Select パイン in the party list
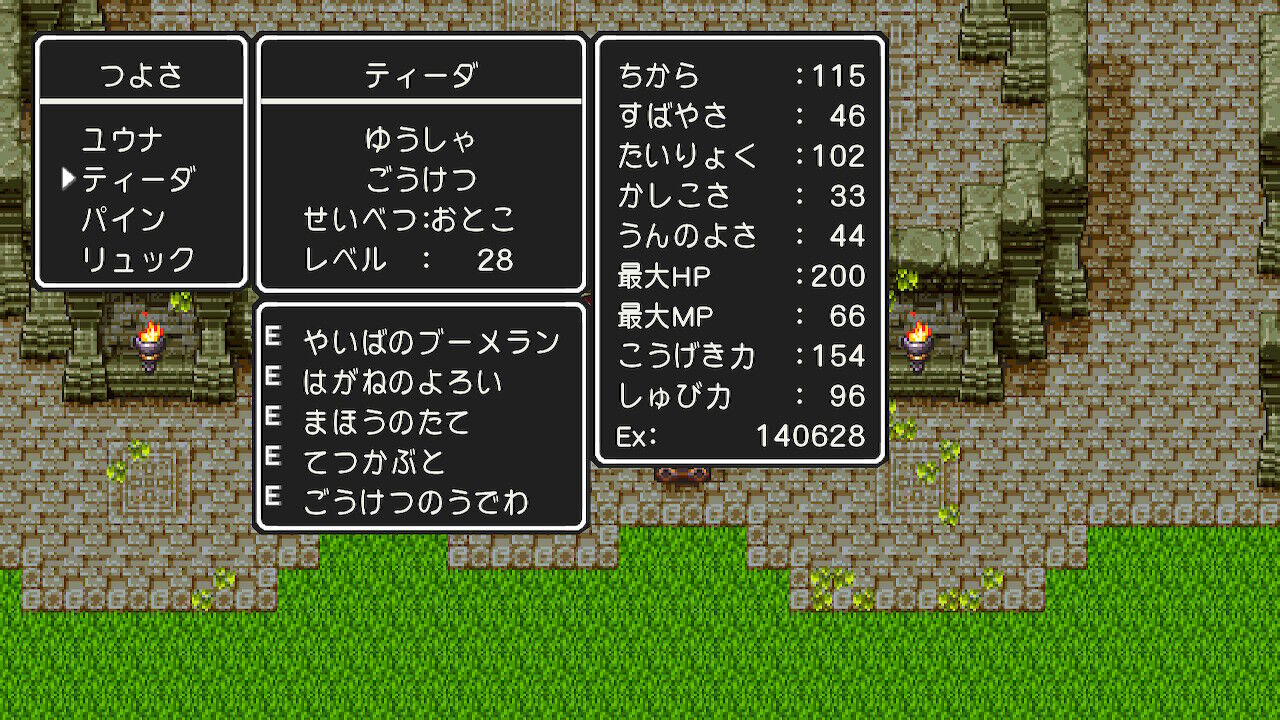The width and height of the screenshot is (1280, 720). click(123, 218)
